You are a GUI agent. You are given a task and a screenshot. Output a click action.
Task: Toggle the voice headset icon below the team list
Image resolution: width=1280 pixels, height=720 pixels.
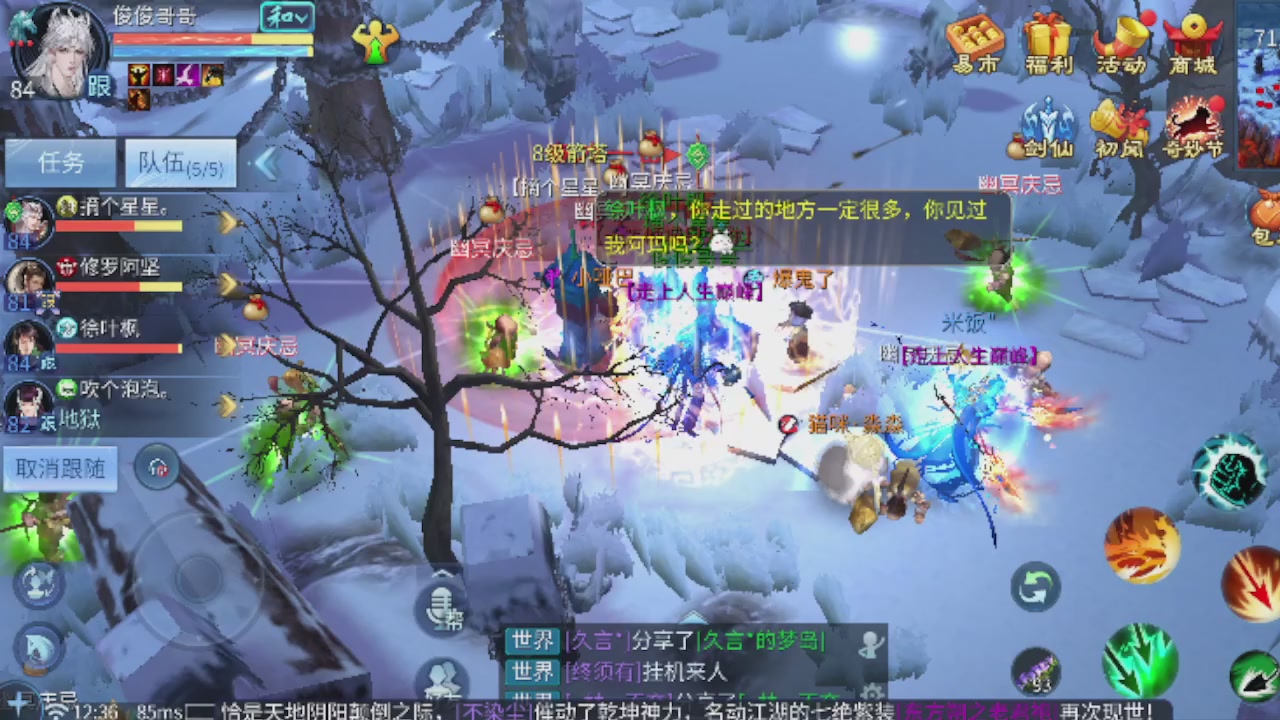157,467
